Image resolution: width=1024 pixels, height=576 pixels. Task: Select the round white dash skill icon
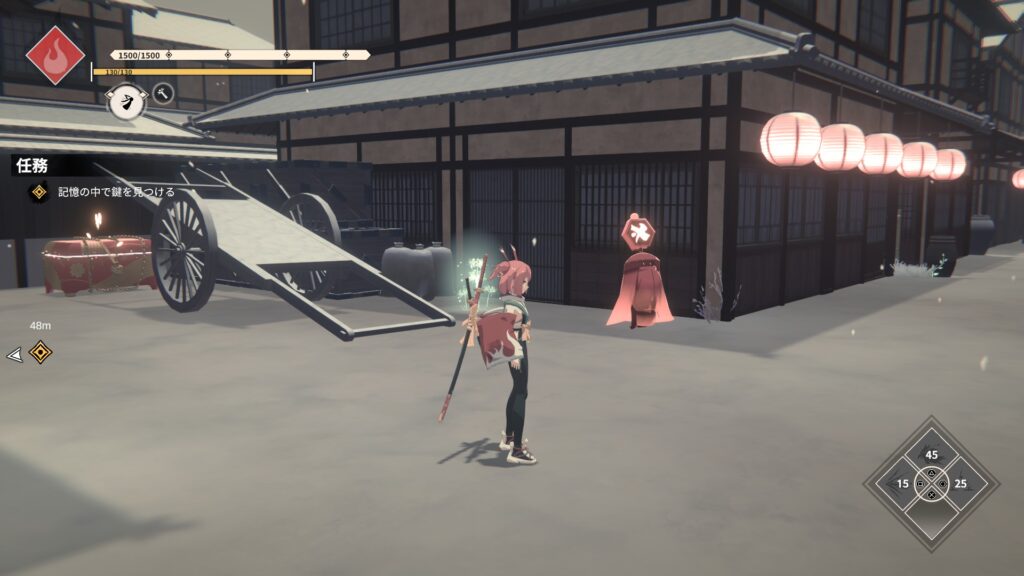point(126,100)
